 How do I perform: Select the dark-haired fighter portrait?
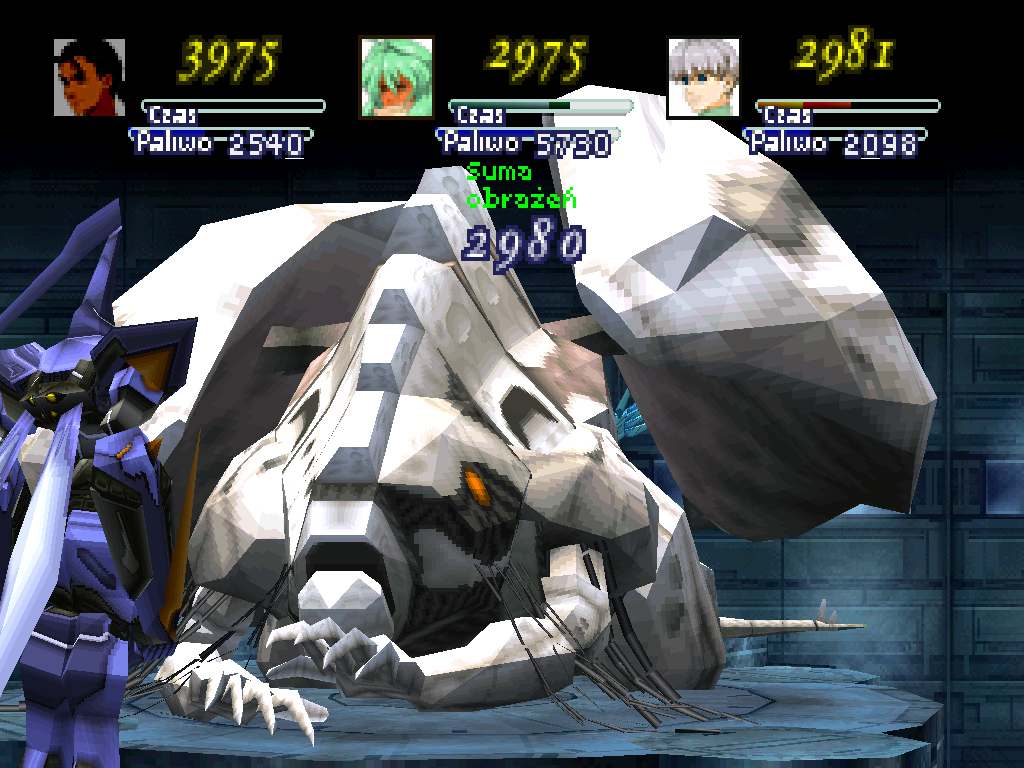click(89, 77)
